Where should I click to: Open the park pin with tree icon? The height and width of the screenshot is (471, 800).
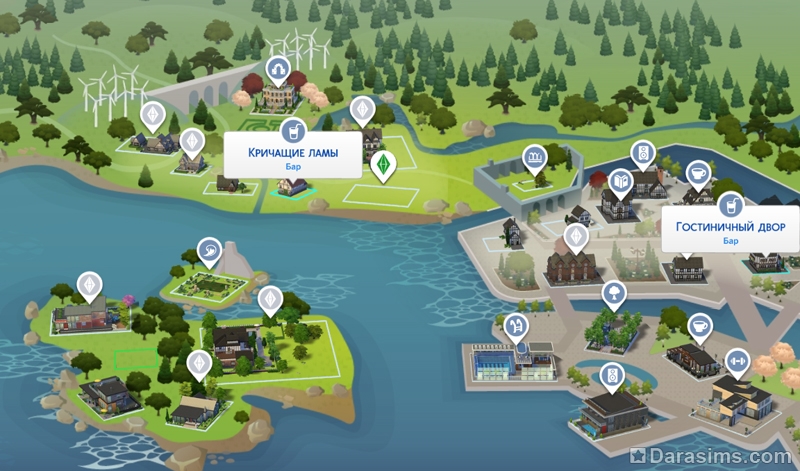pos(609,294)
